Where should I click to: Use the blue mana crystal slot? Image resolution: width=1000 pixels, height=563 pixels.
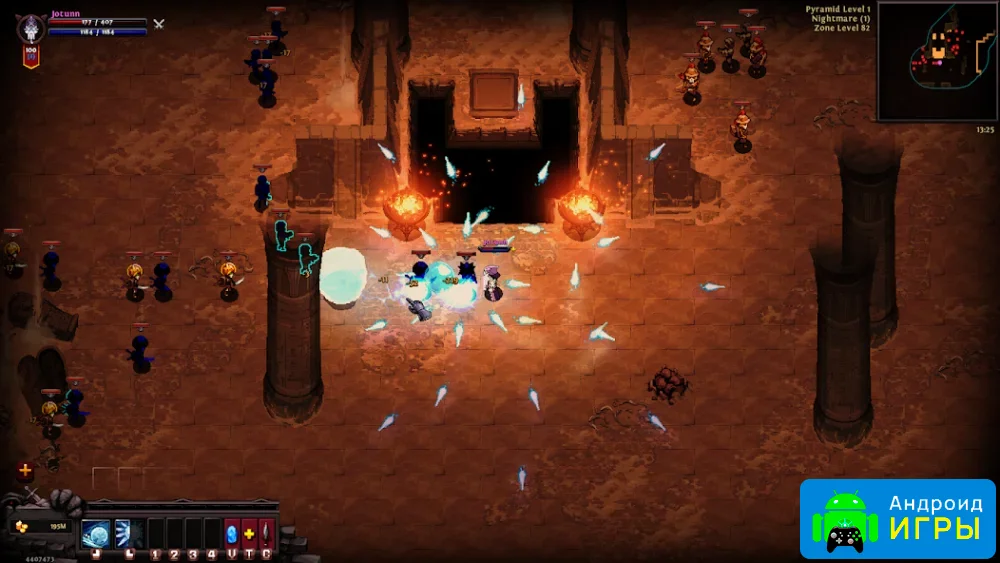(232, 534)
